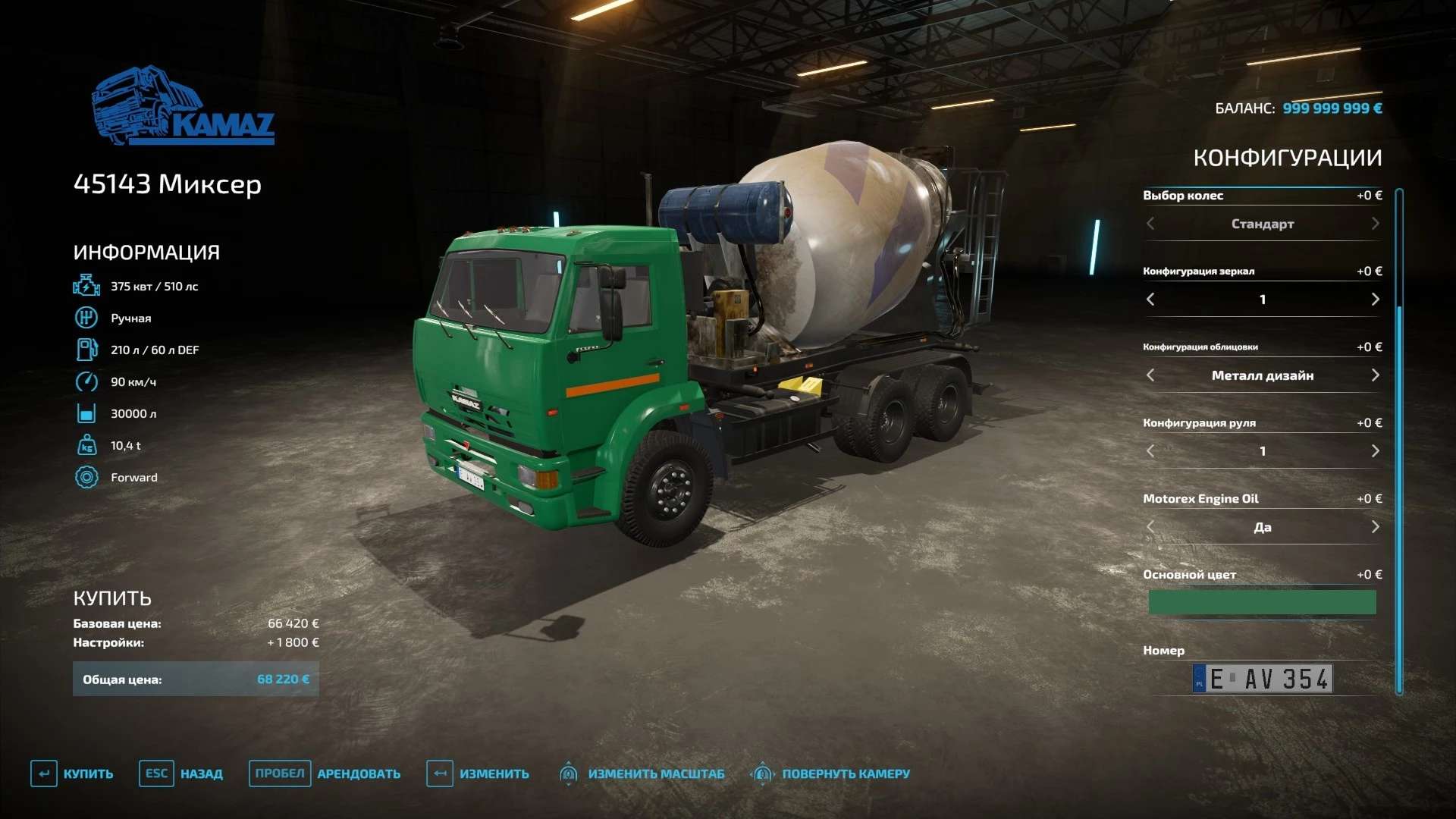Go back with the НАЗАД button
The height and width of the screenshot is (819, 1456).
tap(182, 773)
